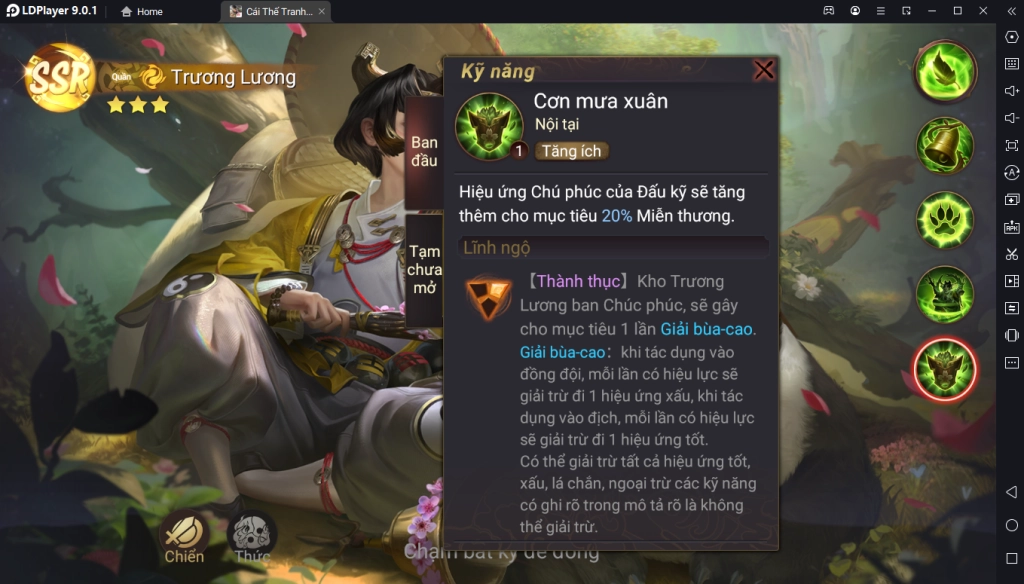Image resolution: width=1024 pixels, height=584 pixels.
Task: Minimize the LDPlayer window
Action: tap(932, 11)
